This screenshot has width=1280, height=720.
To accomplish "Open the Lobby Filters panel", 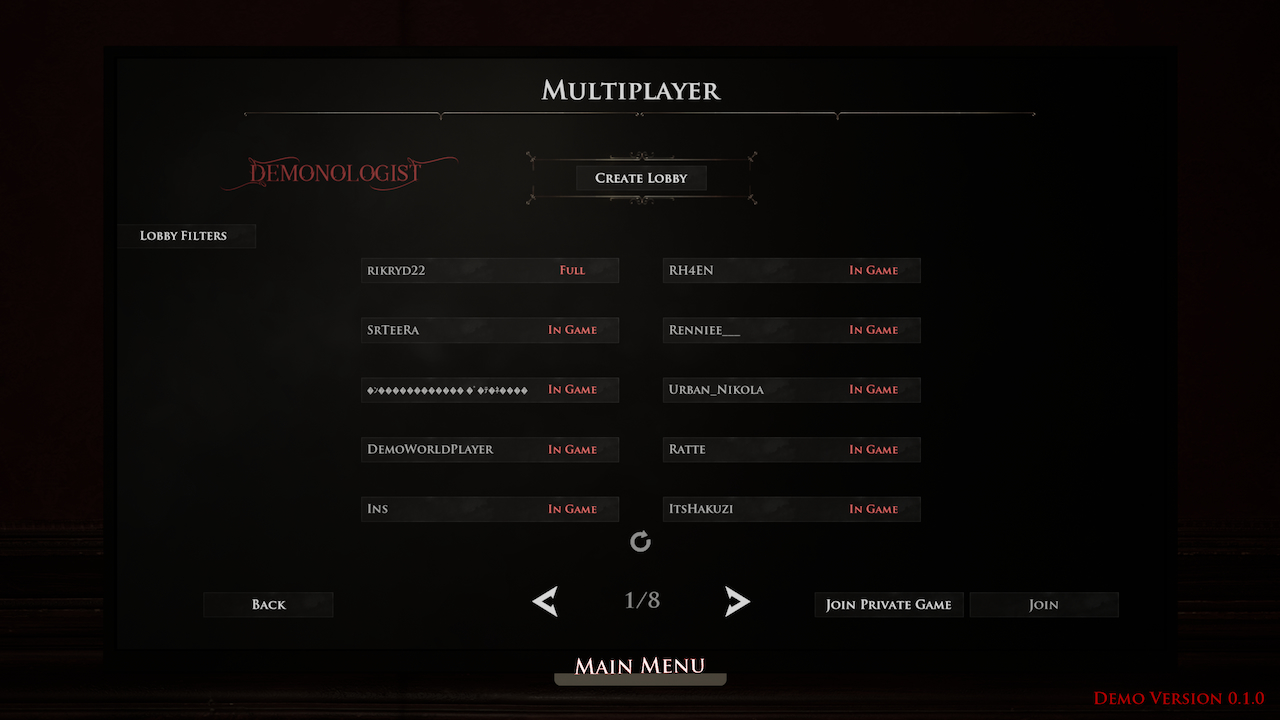I will pyautogui.click(x=186, y=235).
